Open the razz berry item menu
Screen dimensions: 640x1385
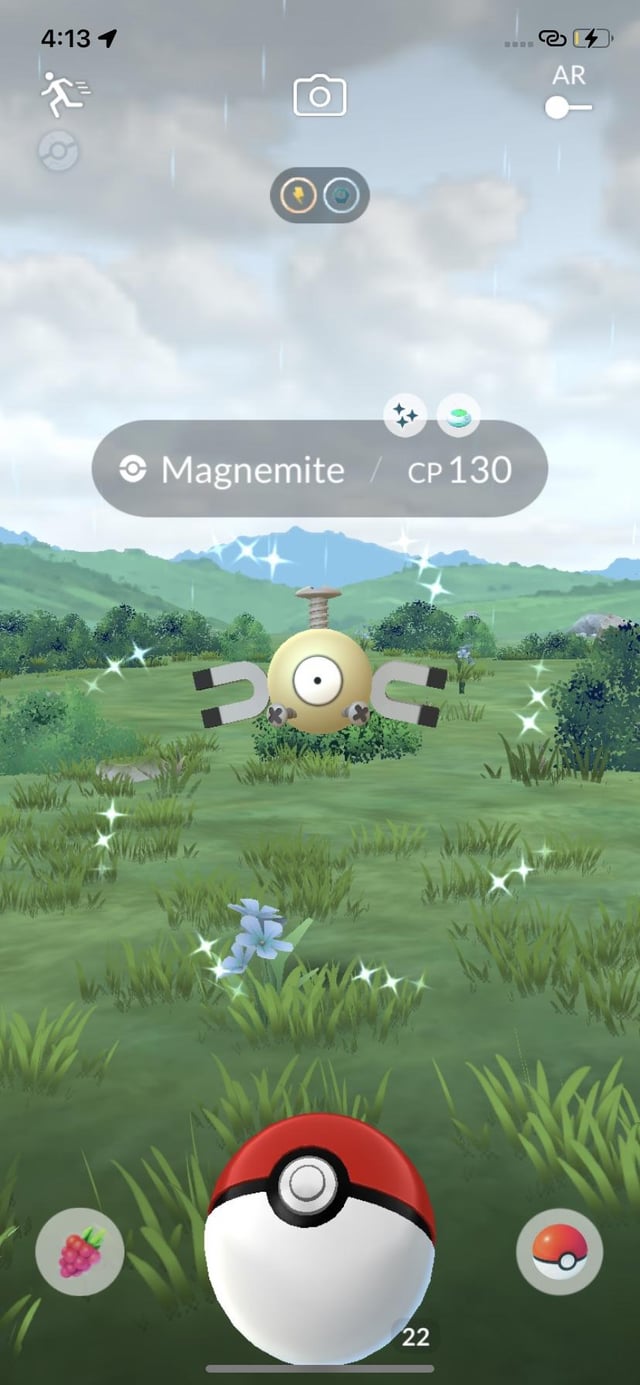coord(80,1251)
